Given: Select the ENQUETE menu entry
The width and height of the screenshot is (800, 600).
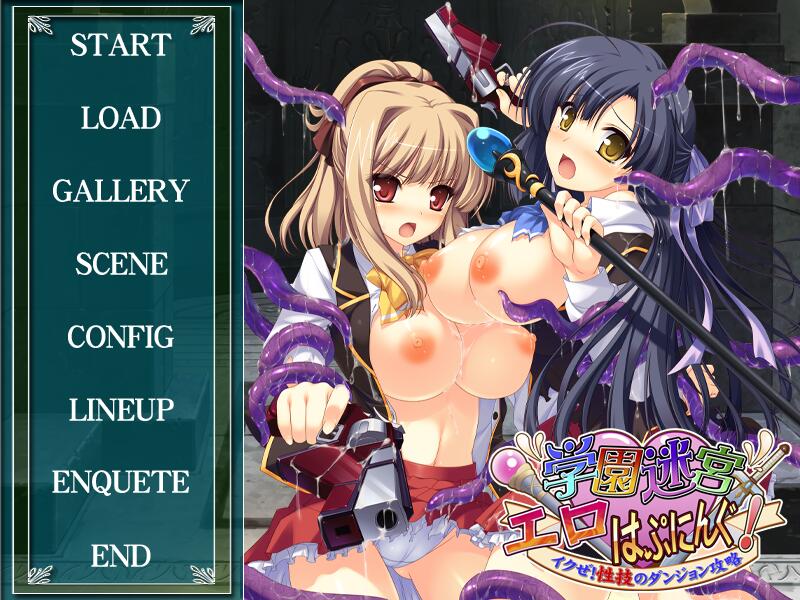Looking at the screenshot, I should coord(121,482).
